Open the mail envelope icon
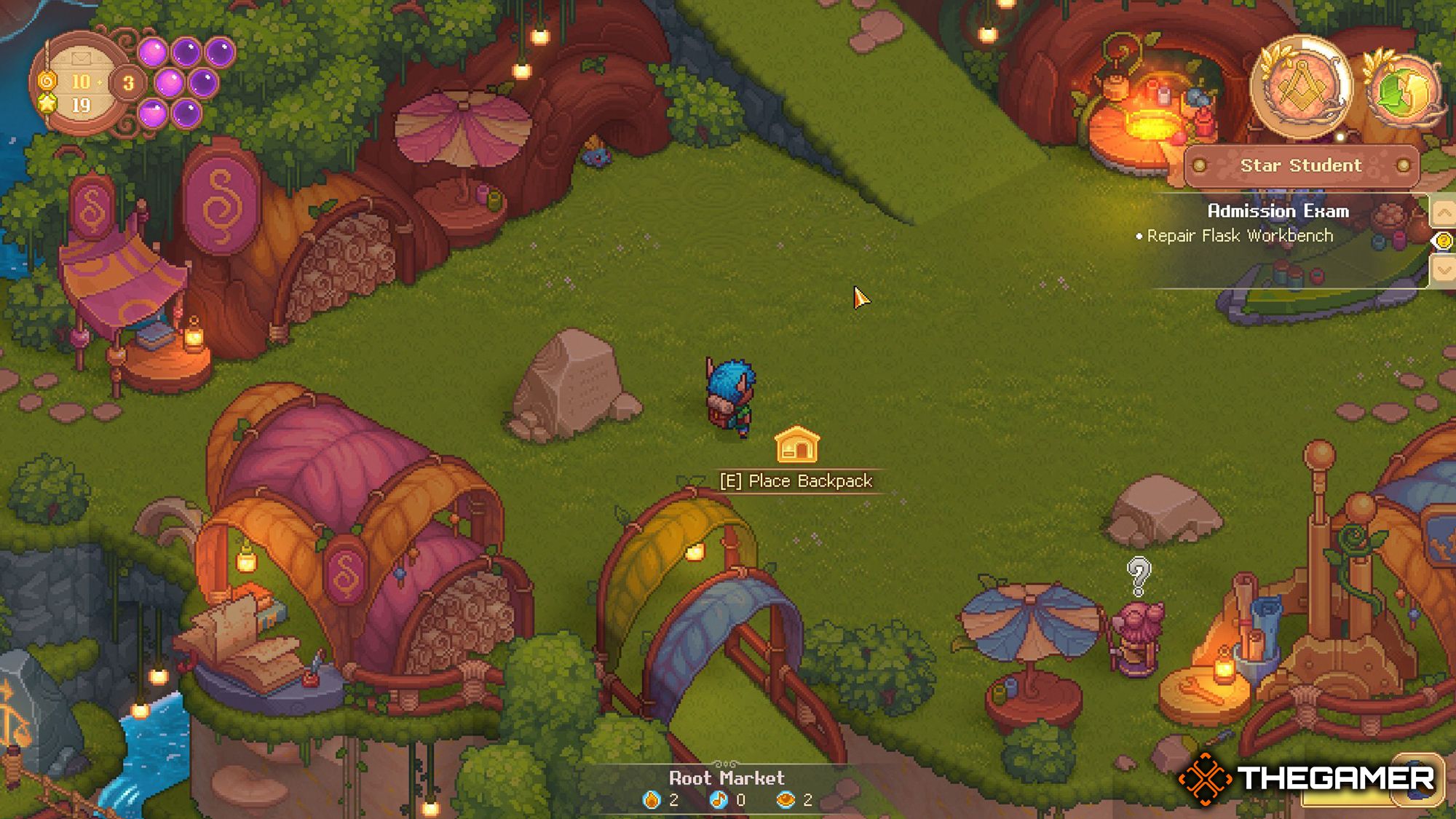 [x=82, y=58]
